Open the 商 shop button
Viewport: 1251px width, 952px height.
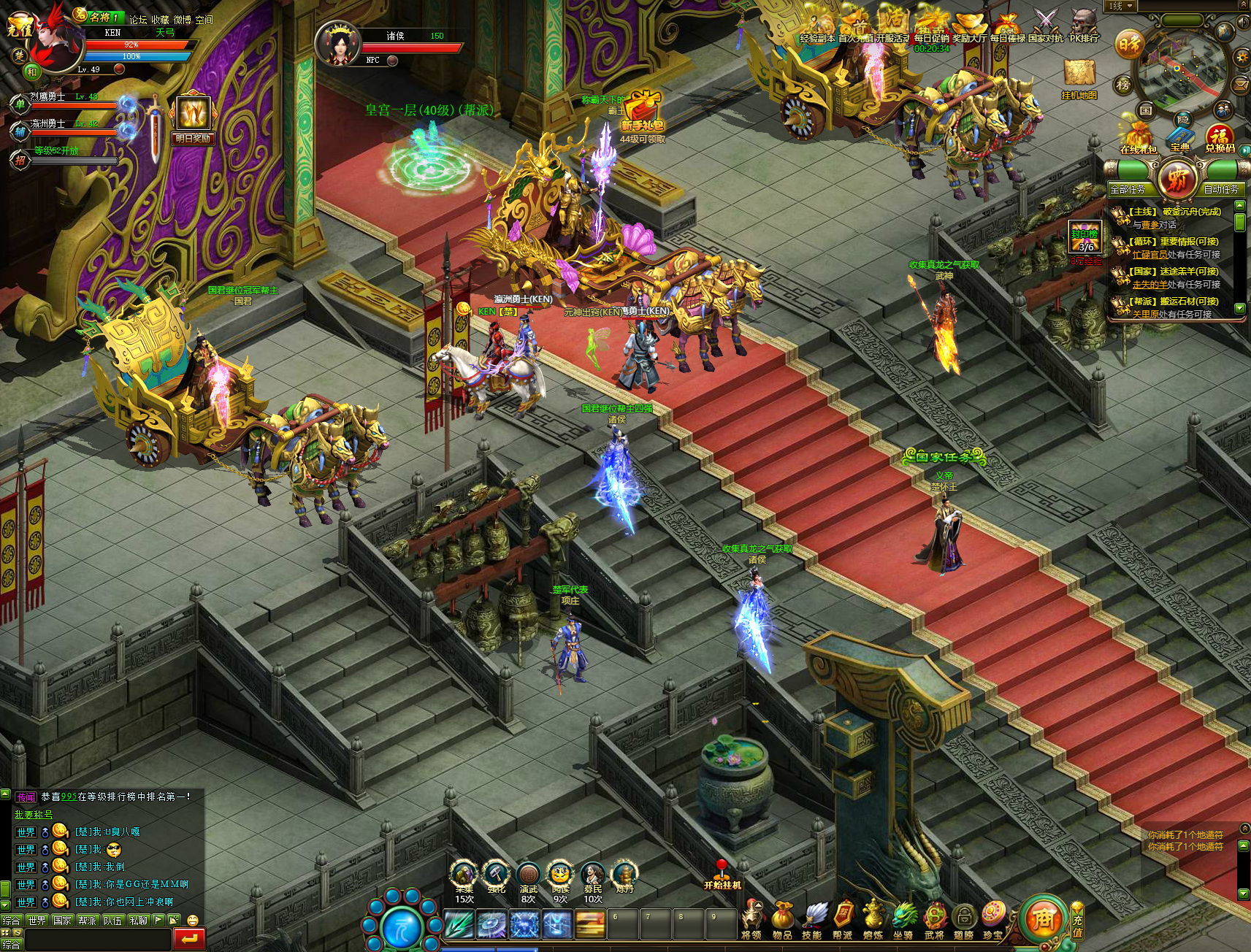pyautogui.click(x=1043, y=920)
